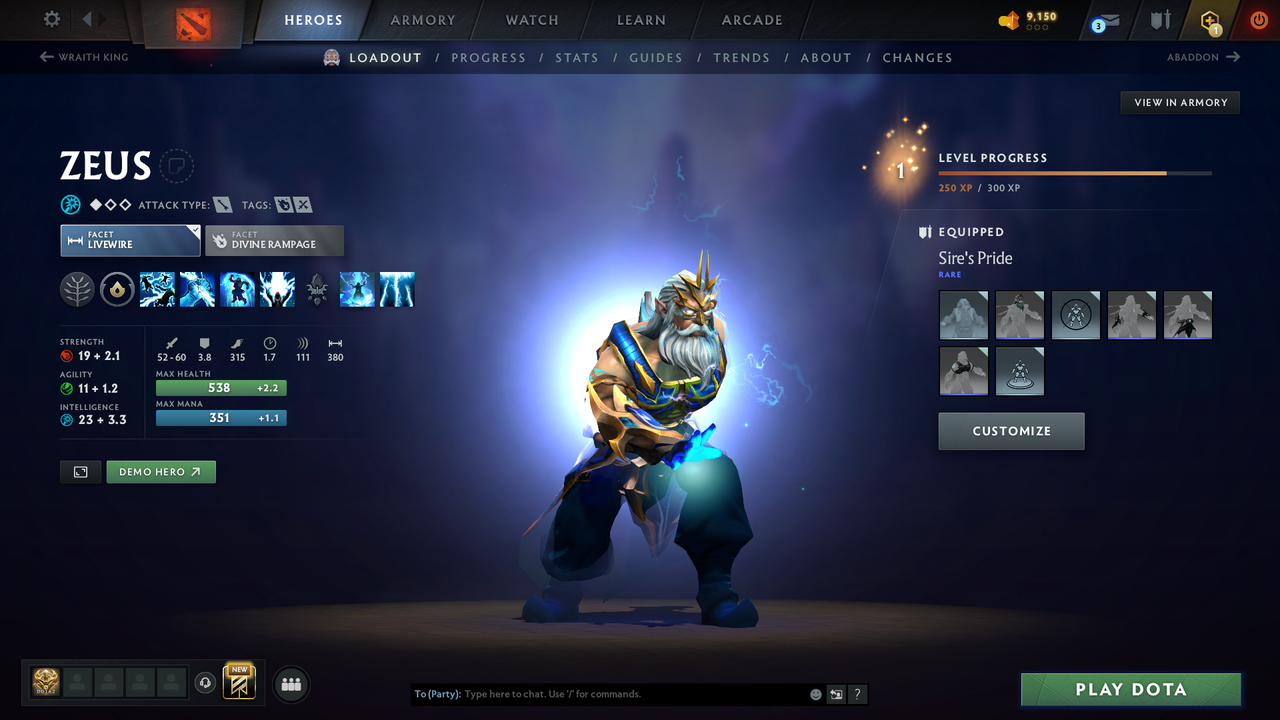
Task: Go back to Wraith King hero
Action: [x=84, y=57]
